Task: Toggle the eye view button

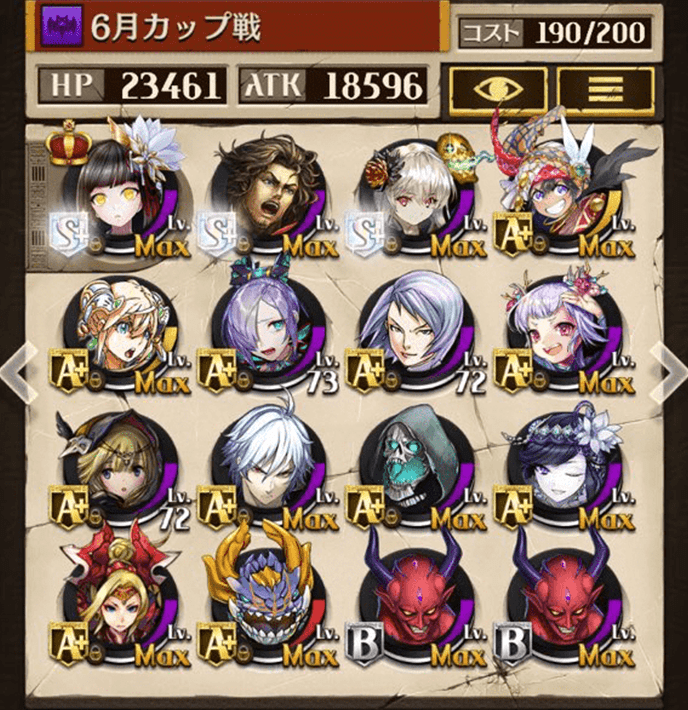Action: point(497,87)
